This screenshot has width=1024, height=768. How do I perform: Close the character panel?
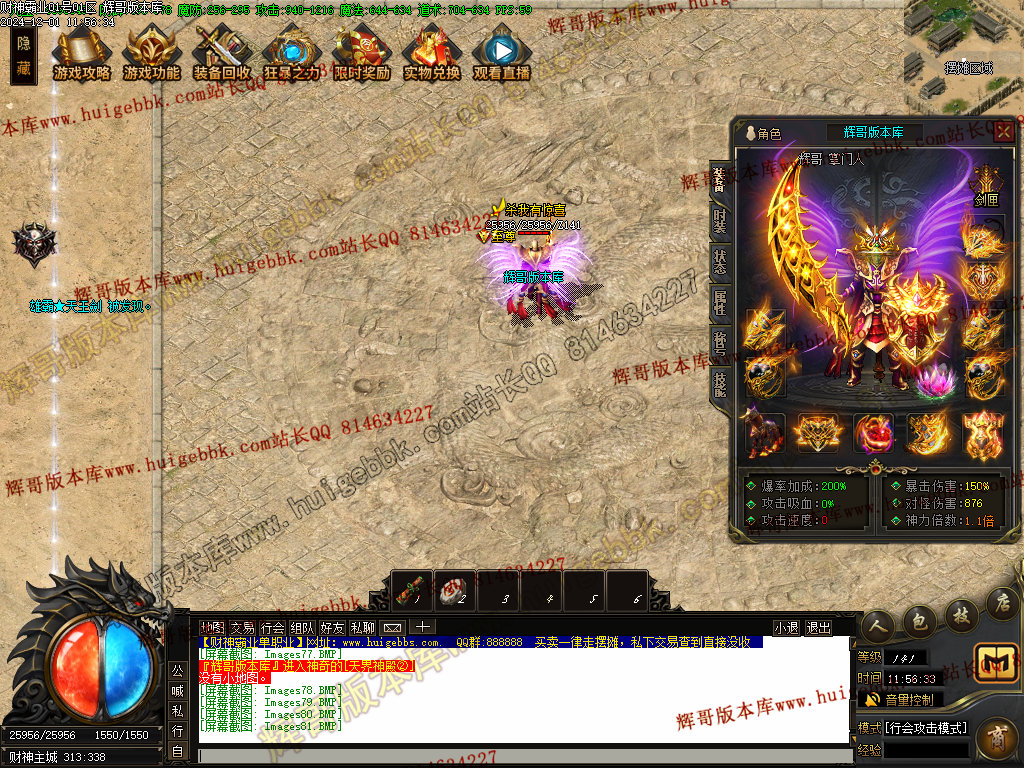tap(1003, 131)
